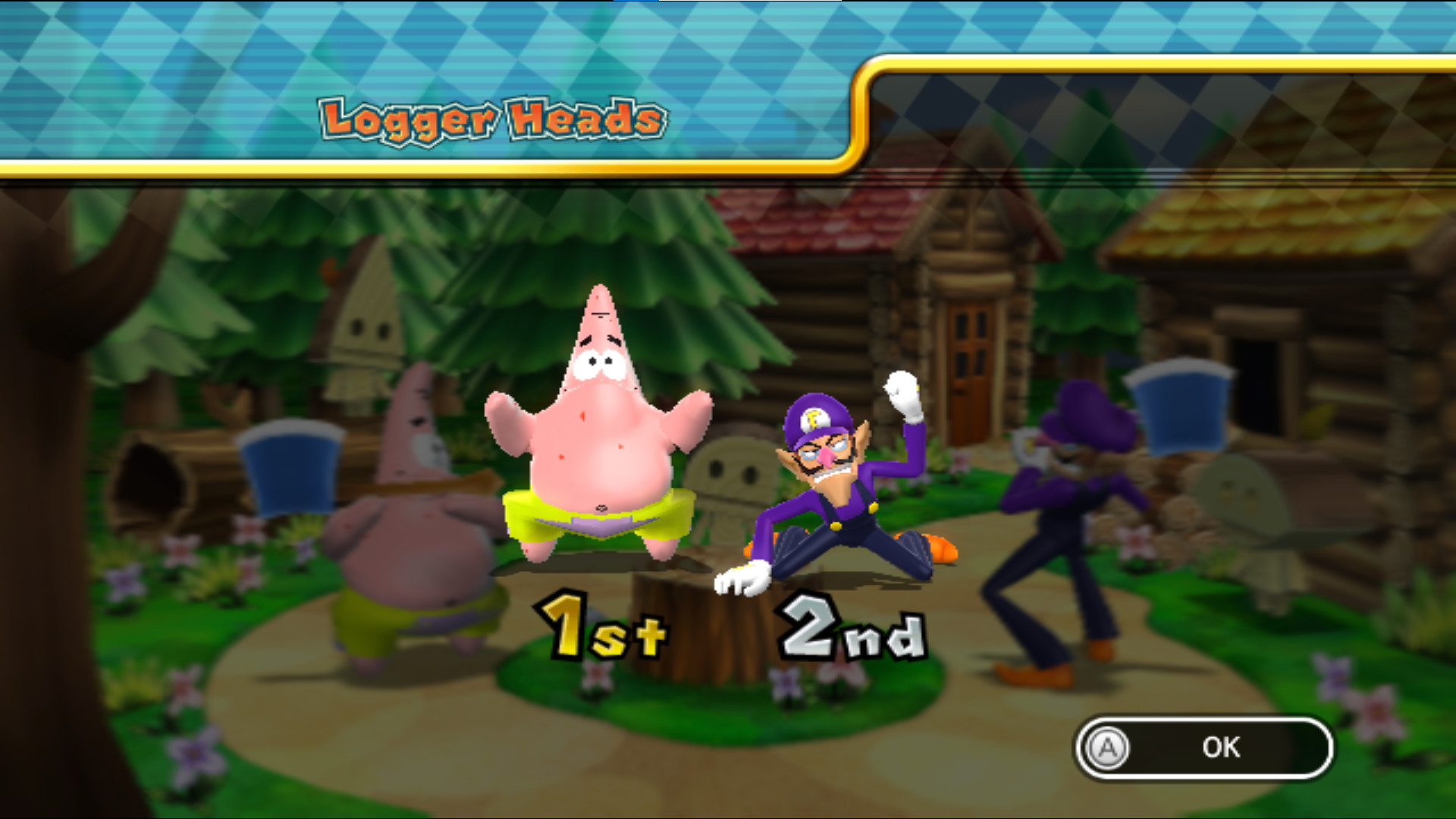Click the A button icon

1109,748
